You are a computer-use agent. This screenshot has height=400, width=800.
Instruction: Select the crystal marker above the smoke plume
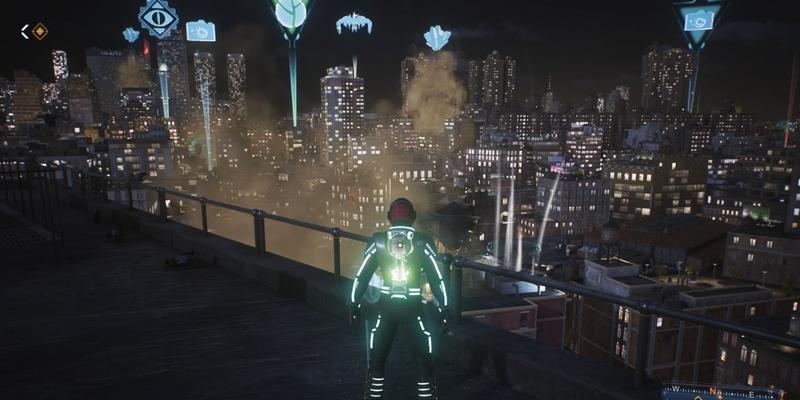point(437,38)
